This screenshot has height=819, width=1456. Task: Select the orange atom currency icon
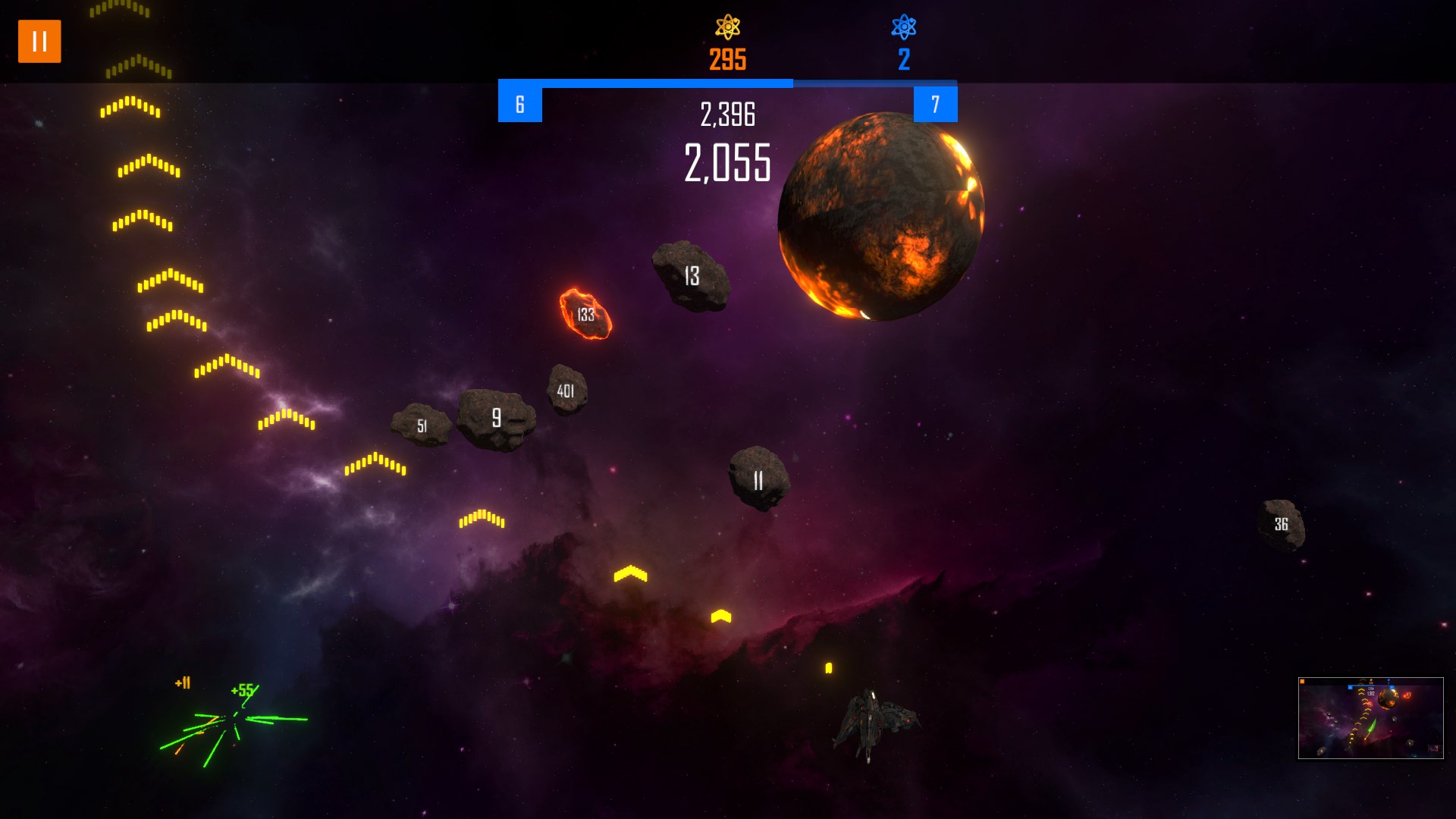(x=727, y=27)
